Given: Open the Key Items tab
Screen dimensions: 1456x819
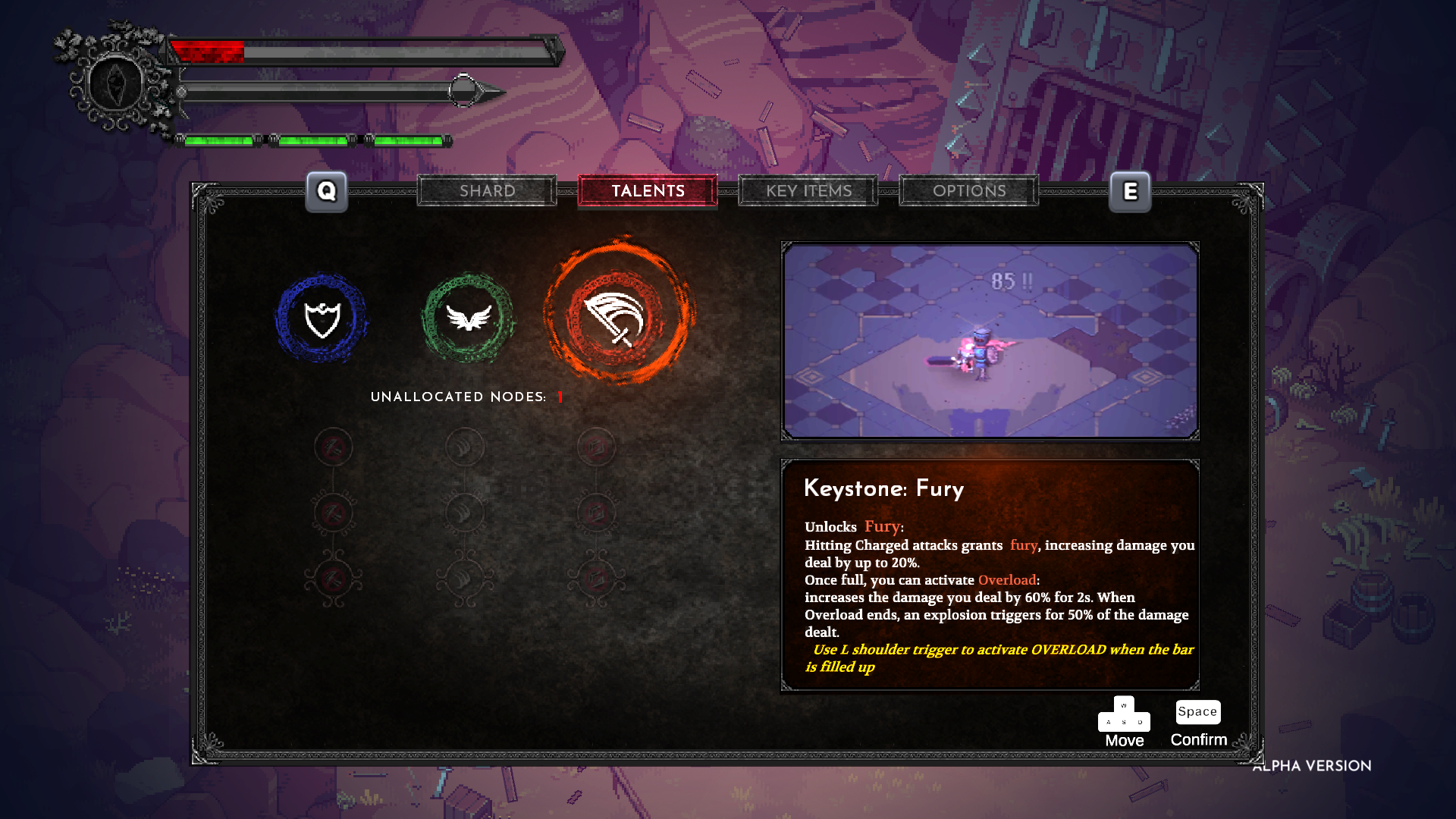Looking at the screenshot, I should (808, 191).
